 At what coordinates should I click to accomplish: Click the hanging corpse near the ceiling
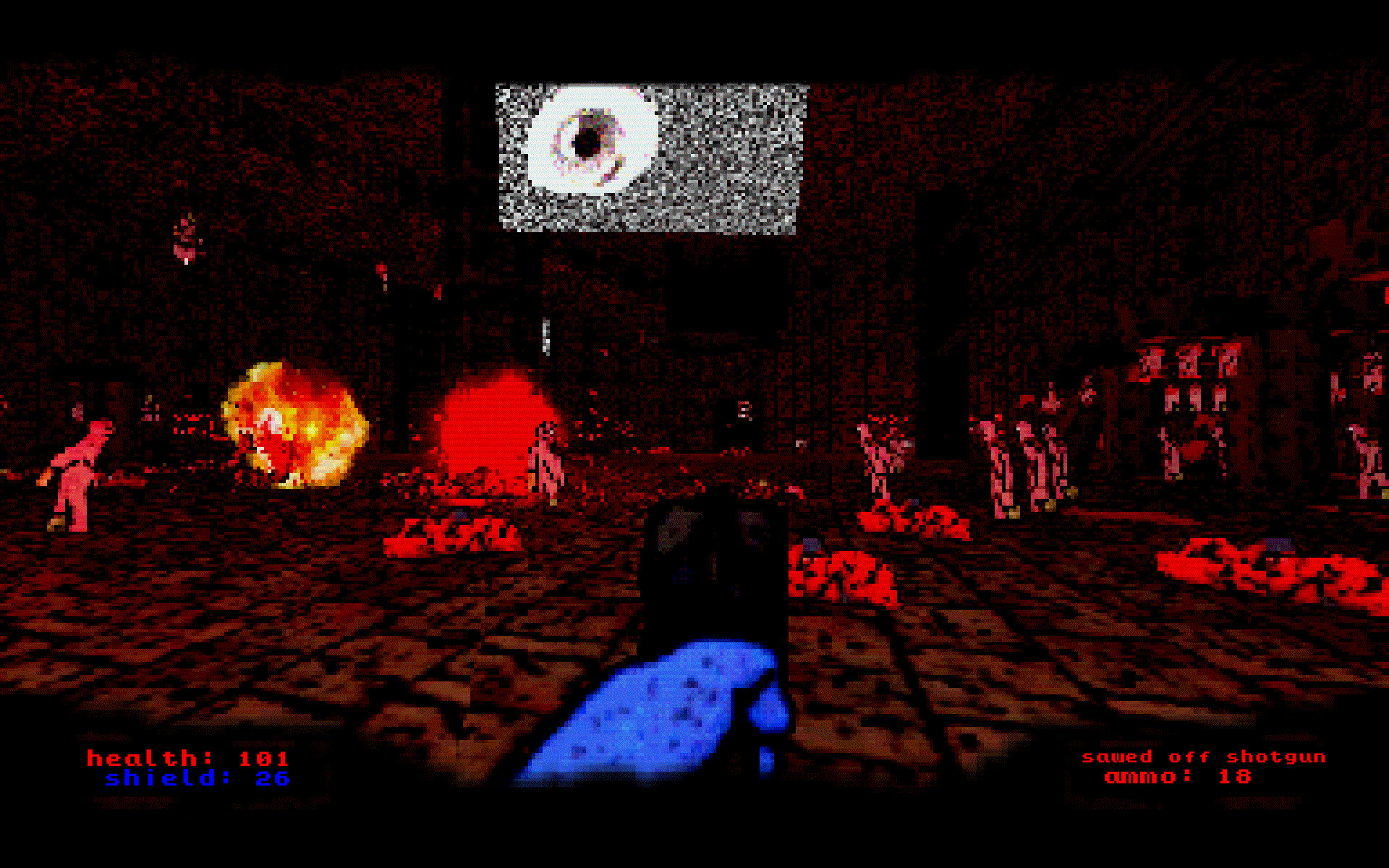[x=184, y=239]
